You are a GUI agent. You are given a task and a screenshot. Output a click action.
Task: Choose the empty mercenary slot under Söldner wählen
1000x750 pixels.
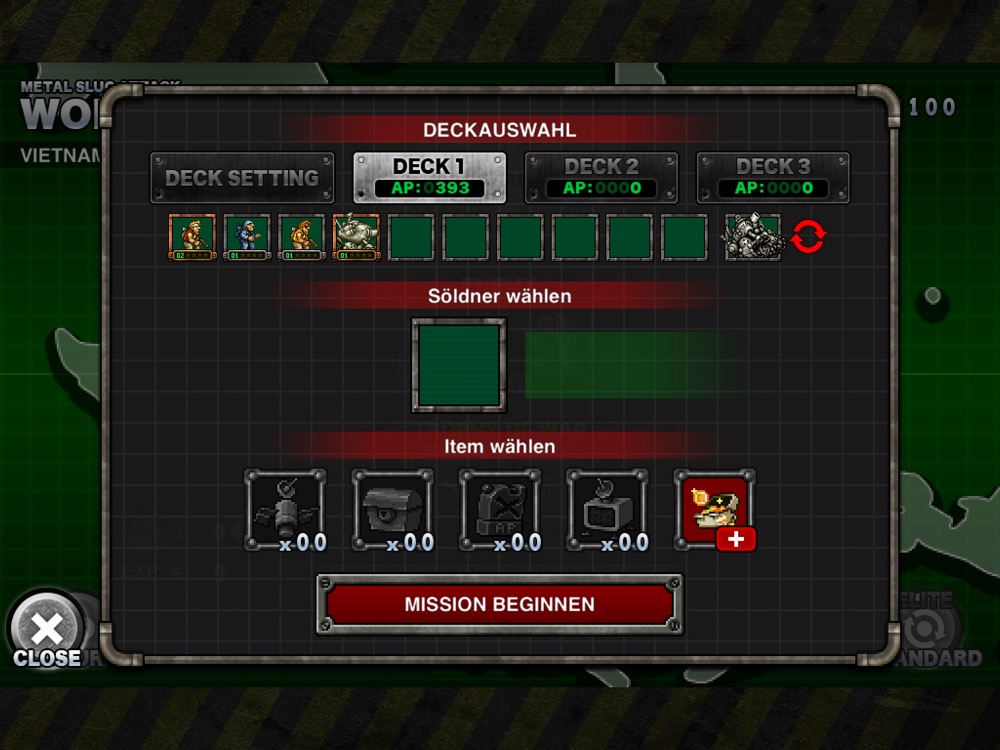(459, 364)
